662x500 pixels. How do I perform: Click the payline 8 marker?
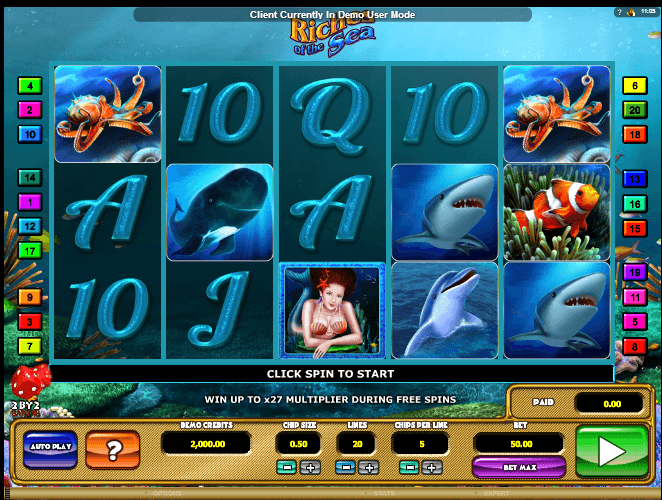tap(634, 346)
